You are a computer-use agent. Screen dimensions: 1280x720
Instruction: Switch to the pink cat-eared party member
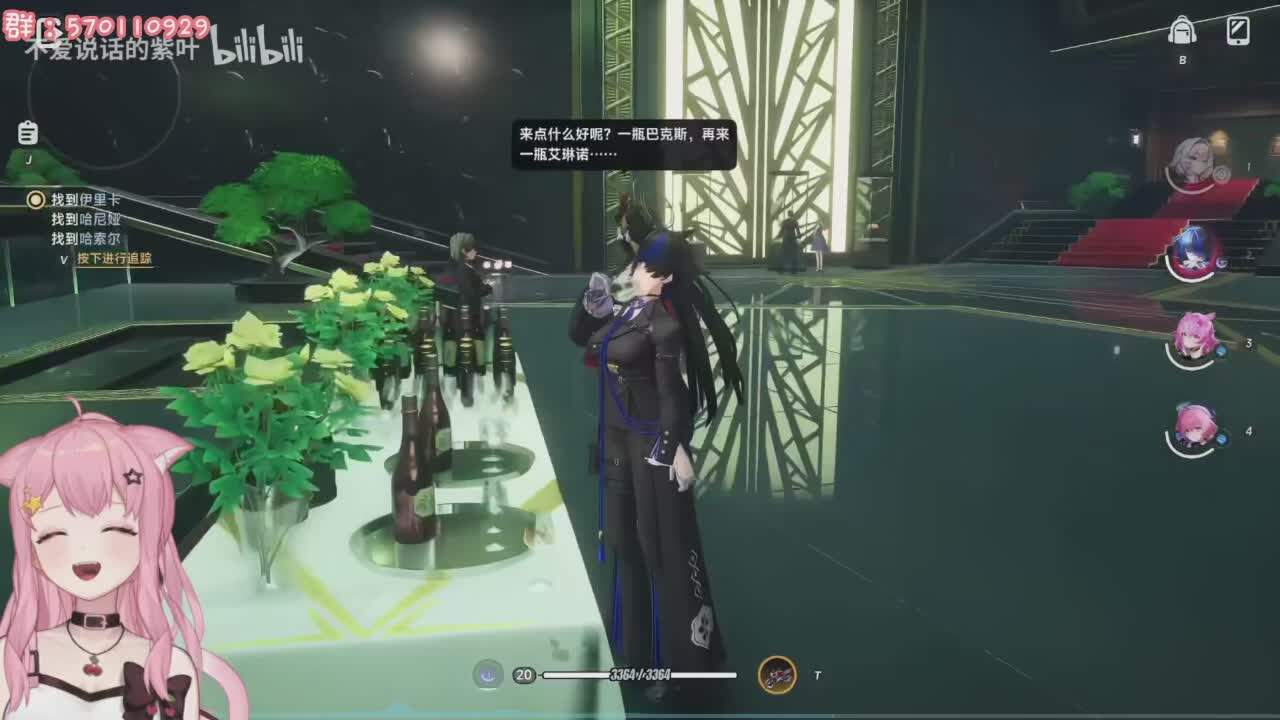(x=1194, y=337)
